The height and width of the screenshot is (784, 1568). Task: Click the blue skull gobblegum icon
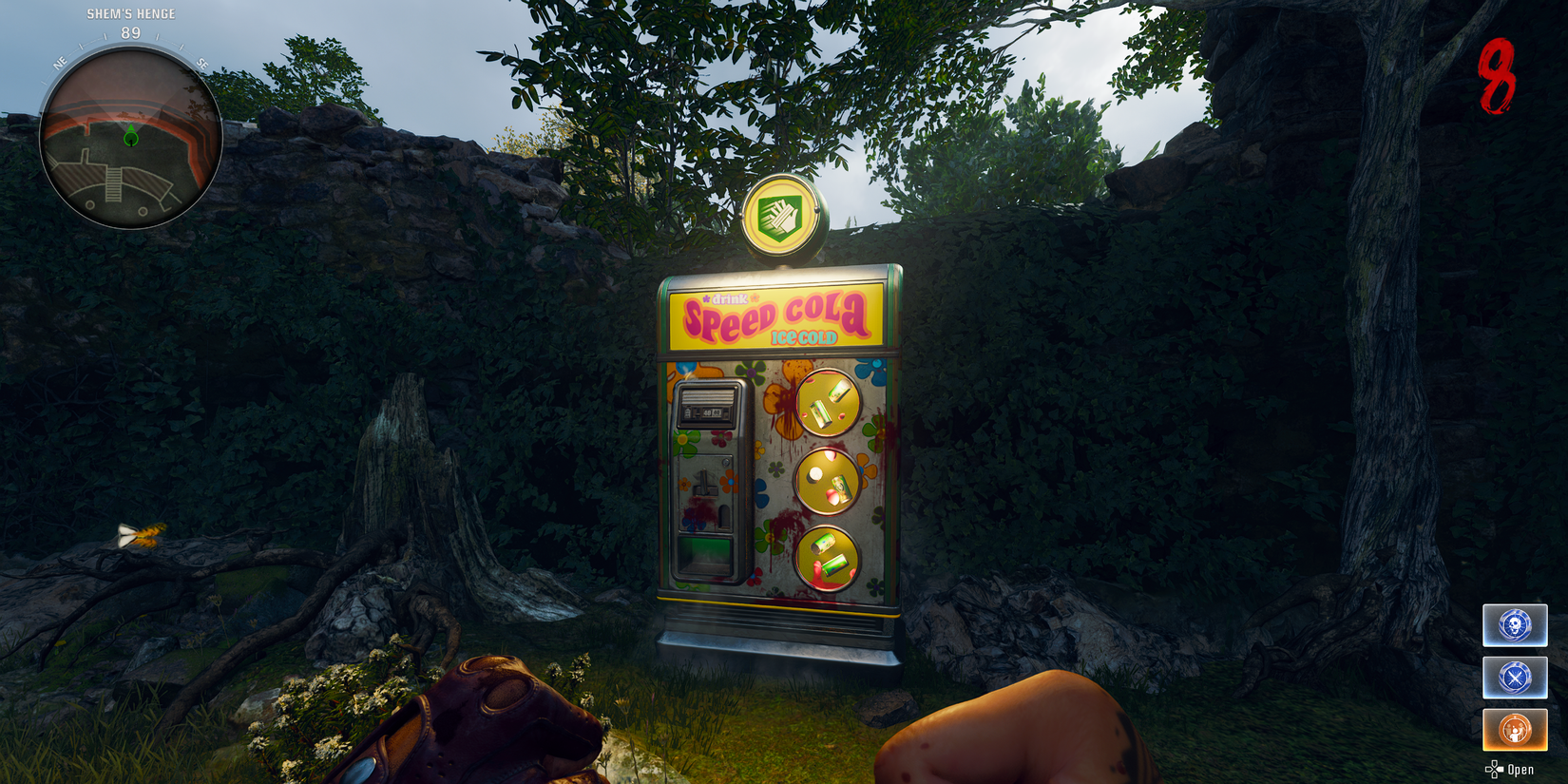tap(1515, 625)
